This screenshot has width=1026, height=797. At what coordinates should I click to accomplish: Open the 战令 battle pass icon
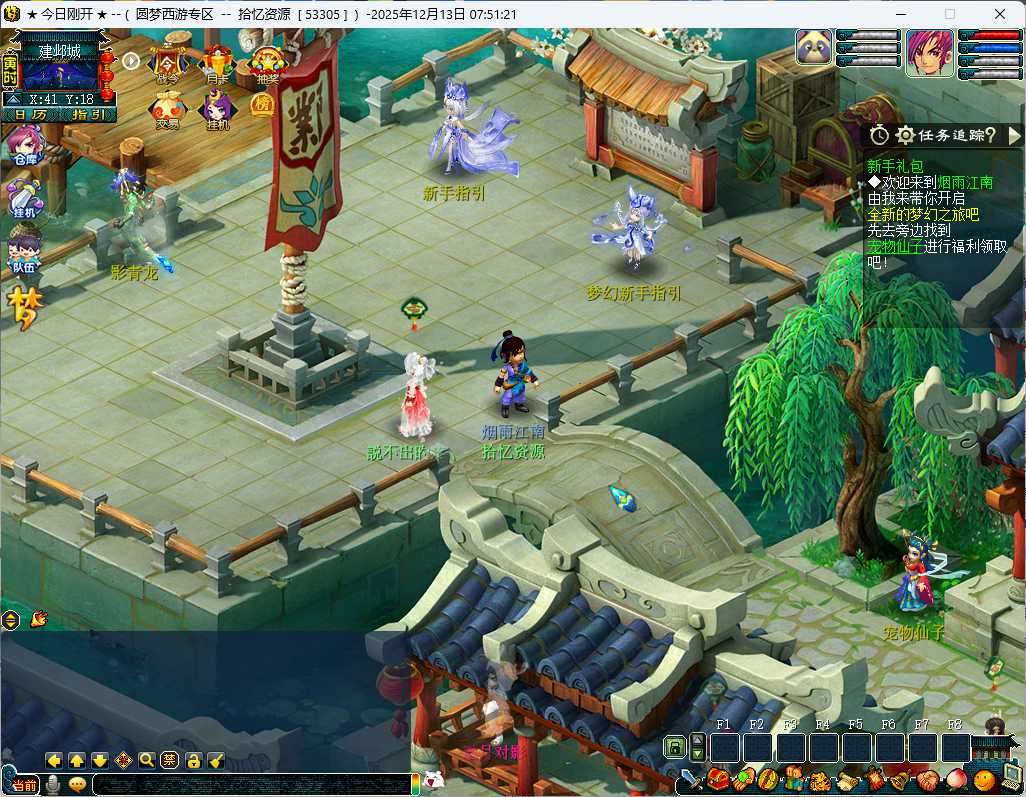(x=166, y=64)
